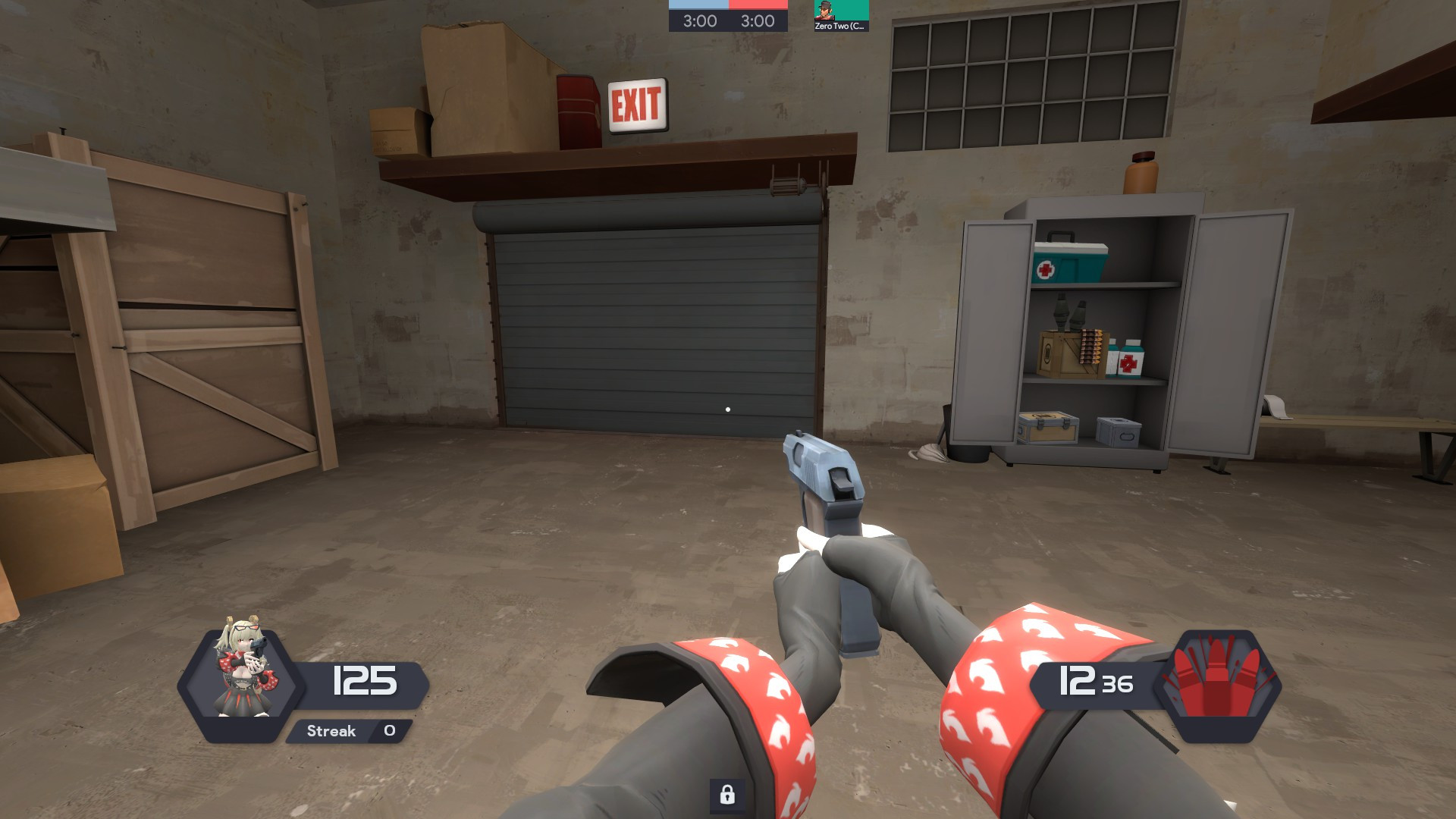Screen dimensions: 1456x819
Task: Click the lock icon at screen bottom
Action: (729, 797)
